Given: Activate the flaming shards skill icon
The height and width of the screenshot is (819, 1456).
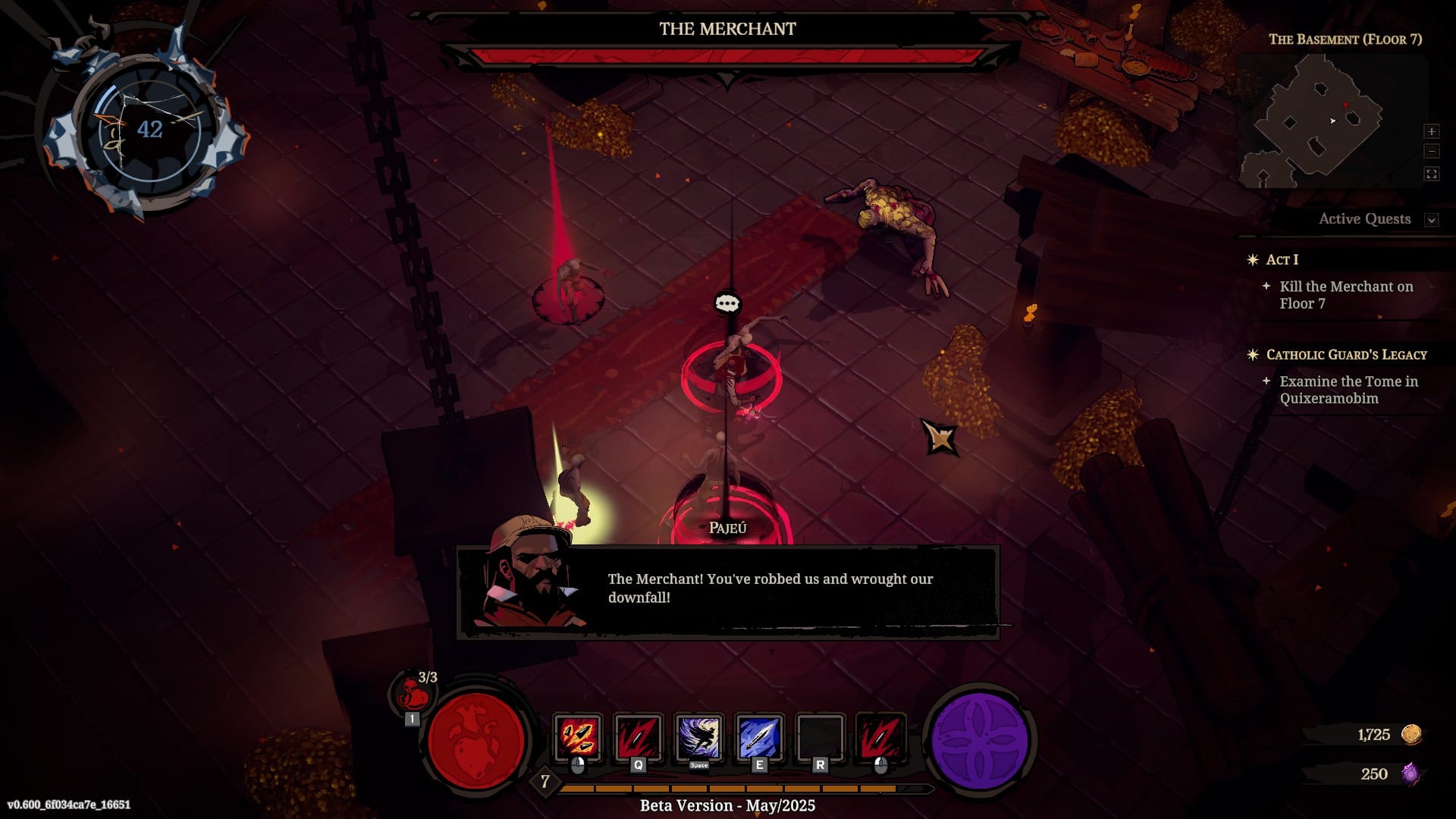Looking at the screenshot, I should tap(578, 737).
